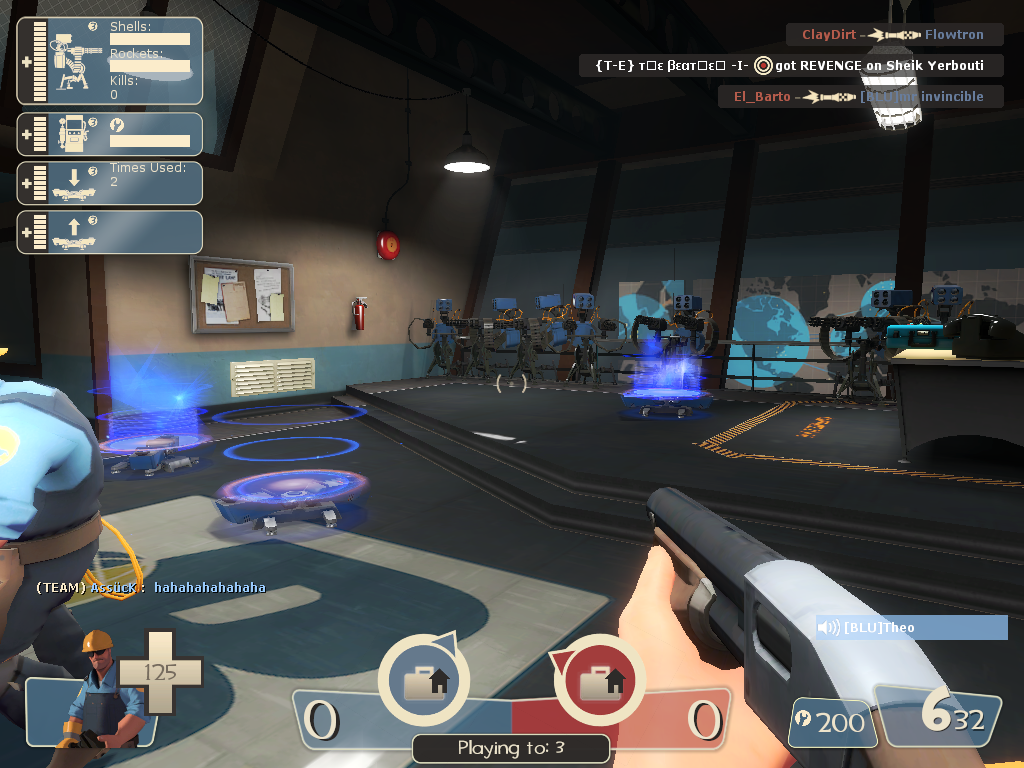The height and width of the screenshot is (768, 1024).
Task: Select the El_Barto kill feed entry
Action: click(x=861, y=97)
